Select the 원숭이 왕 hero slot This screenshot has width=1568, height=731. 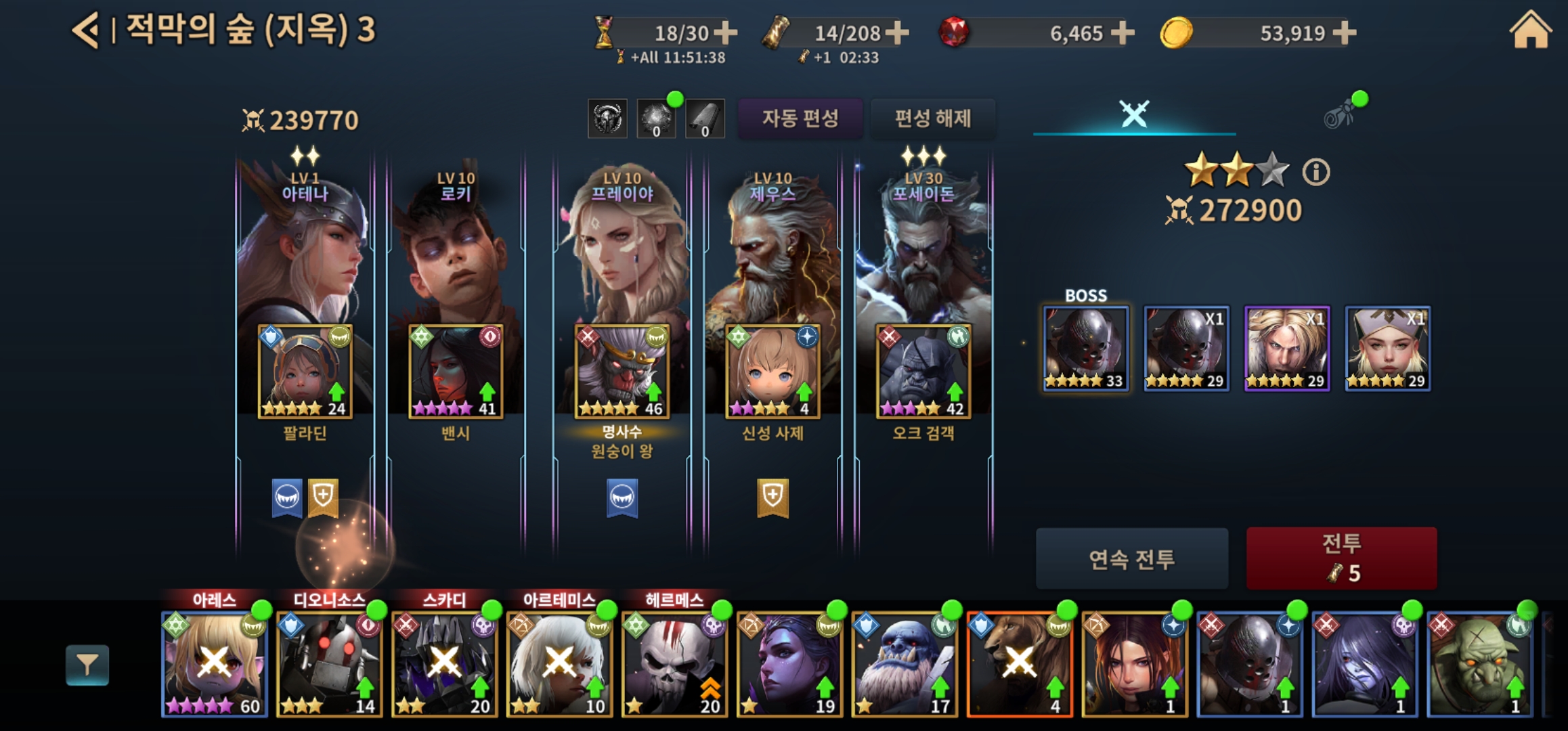coord(622,372)
